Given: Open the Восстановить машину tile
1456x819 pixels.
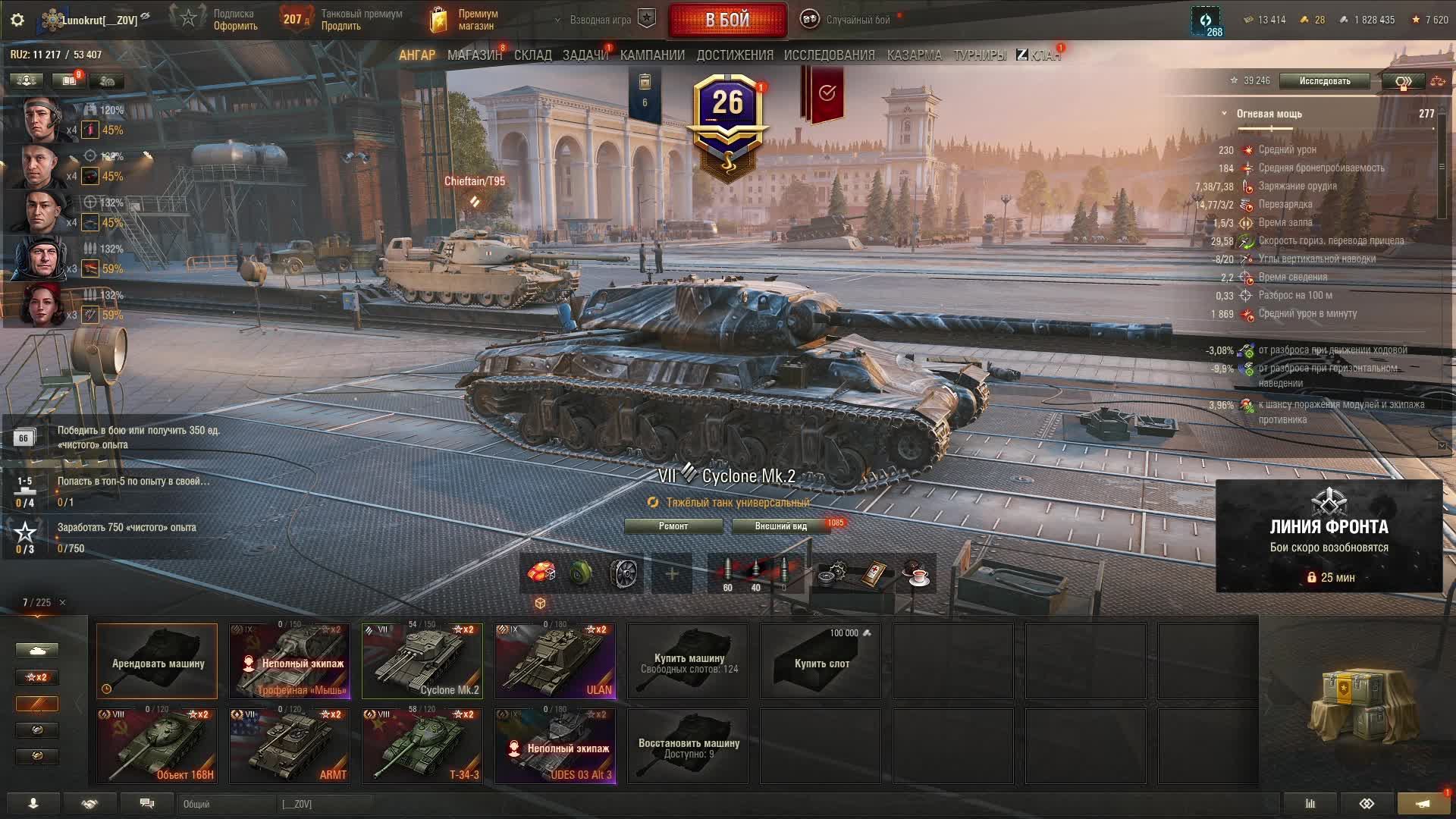Looking at the screenshot, I should pyautogui.click(x=688, y=746).
